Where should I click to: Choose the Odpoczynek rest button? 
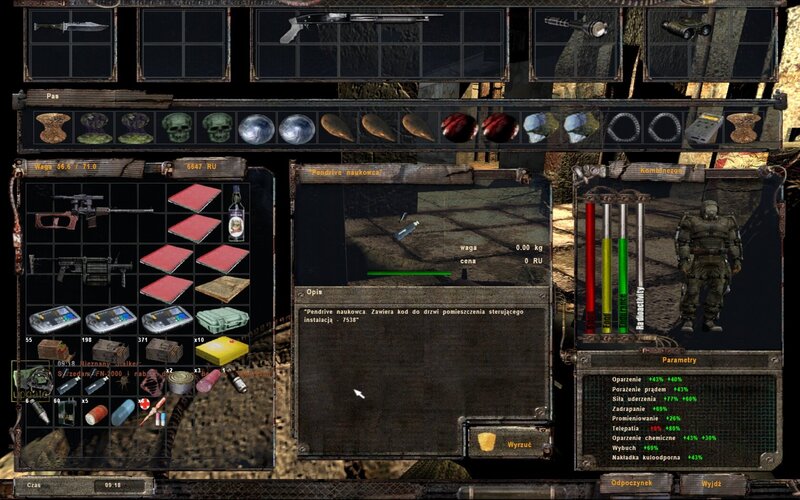point(636,483)
